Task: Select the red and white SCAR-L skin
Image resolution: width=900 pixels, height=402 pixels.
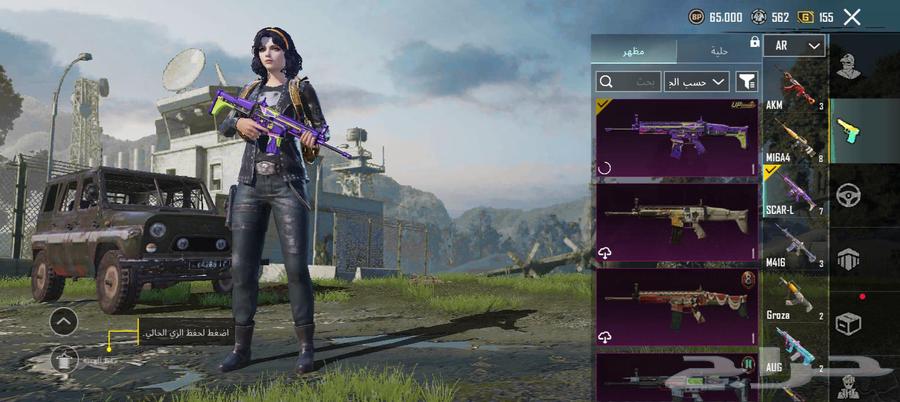Action: click(x=677, y=305)
